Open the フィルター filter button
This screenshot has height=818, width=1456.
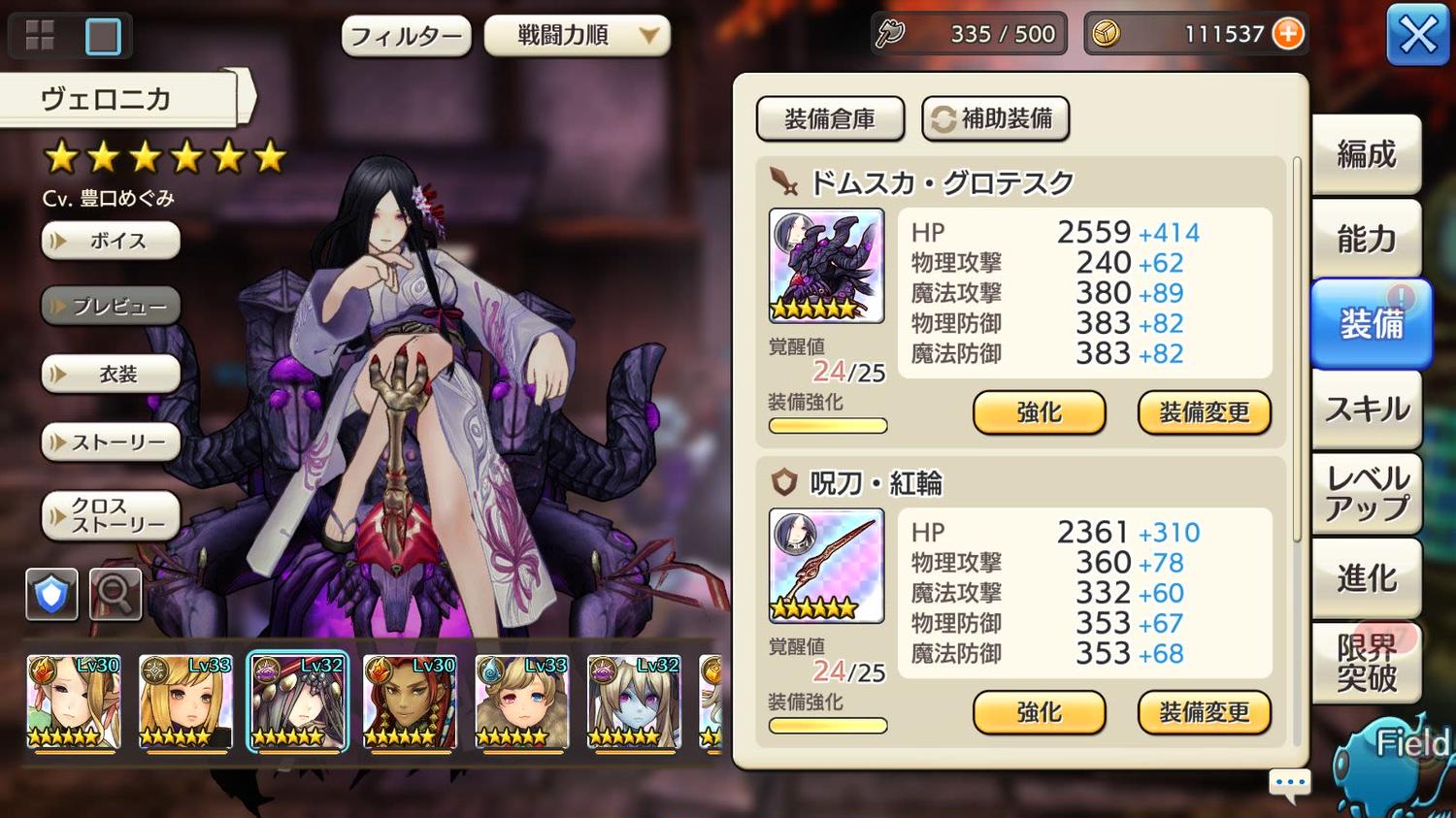[x=406, y=37]
